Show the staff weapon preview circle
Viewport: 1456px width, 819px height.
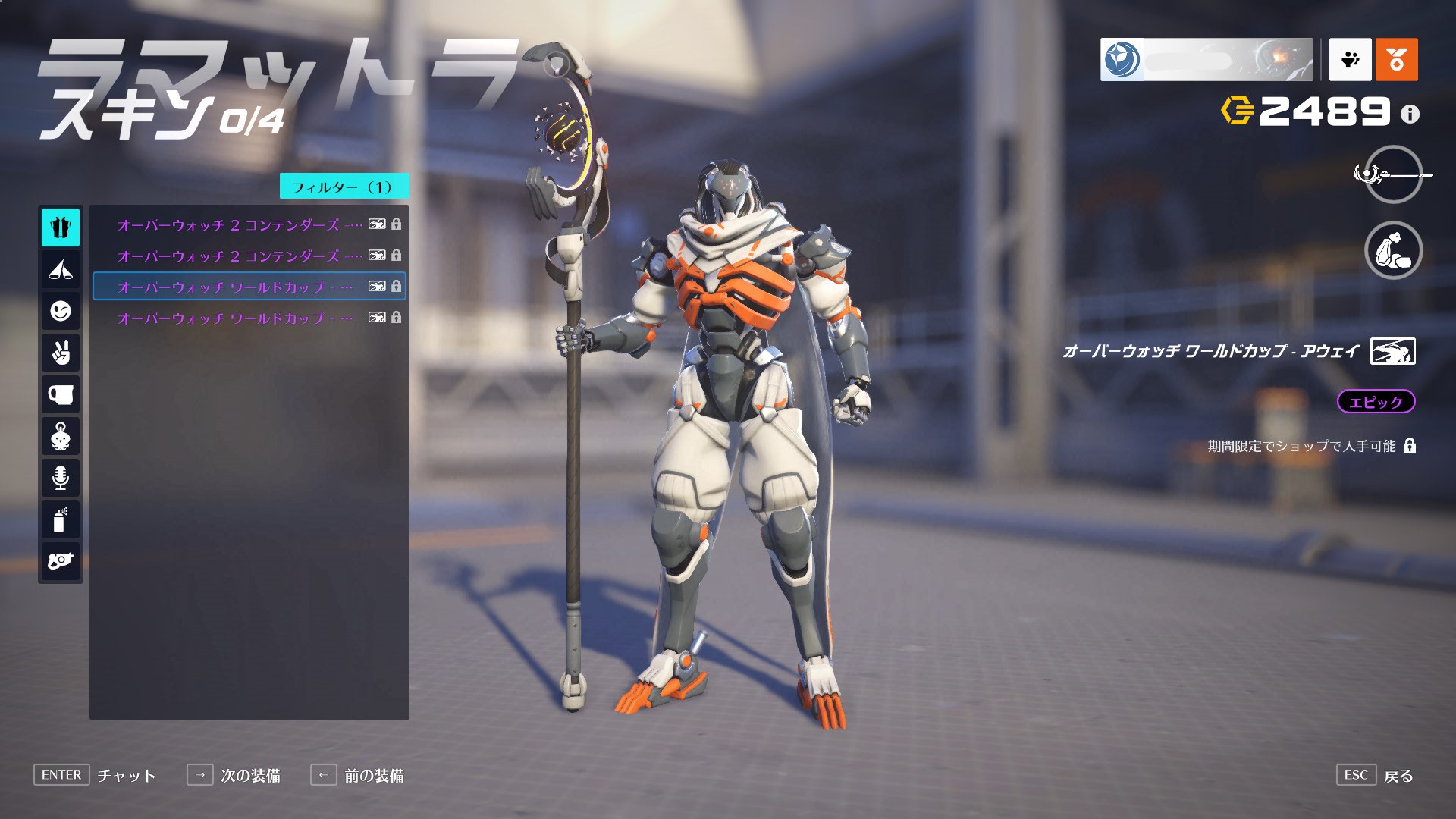click(x=1393, y=174)
